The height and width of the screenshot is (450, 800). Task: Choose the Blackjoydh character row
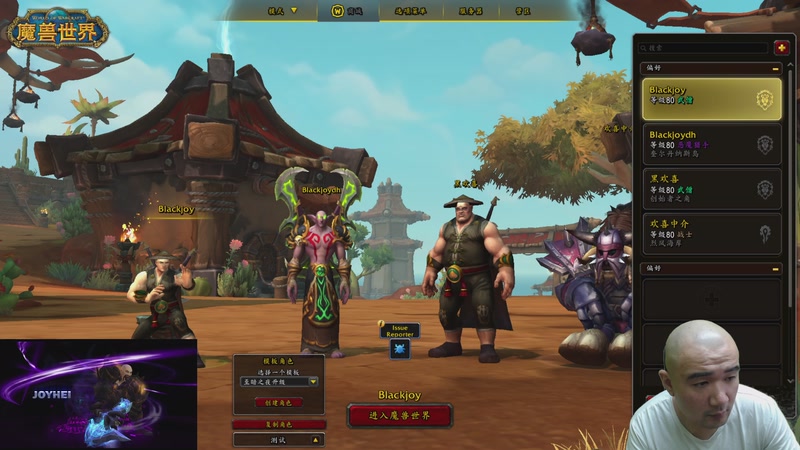(x=711, y=144)
